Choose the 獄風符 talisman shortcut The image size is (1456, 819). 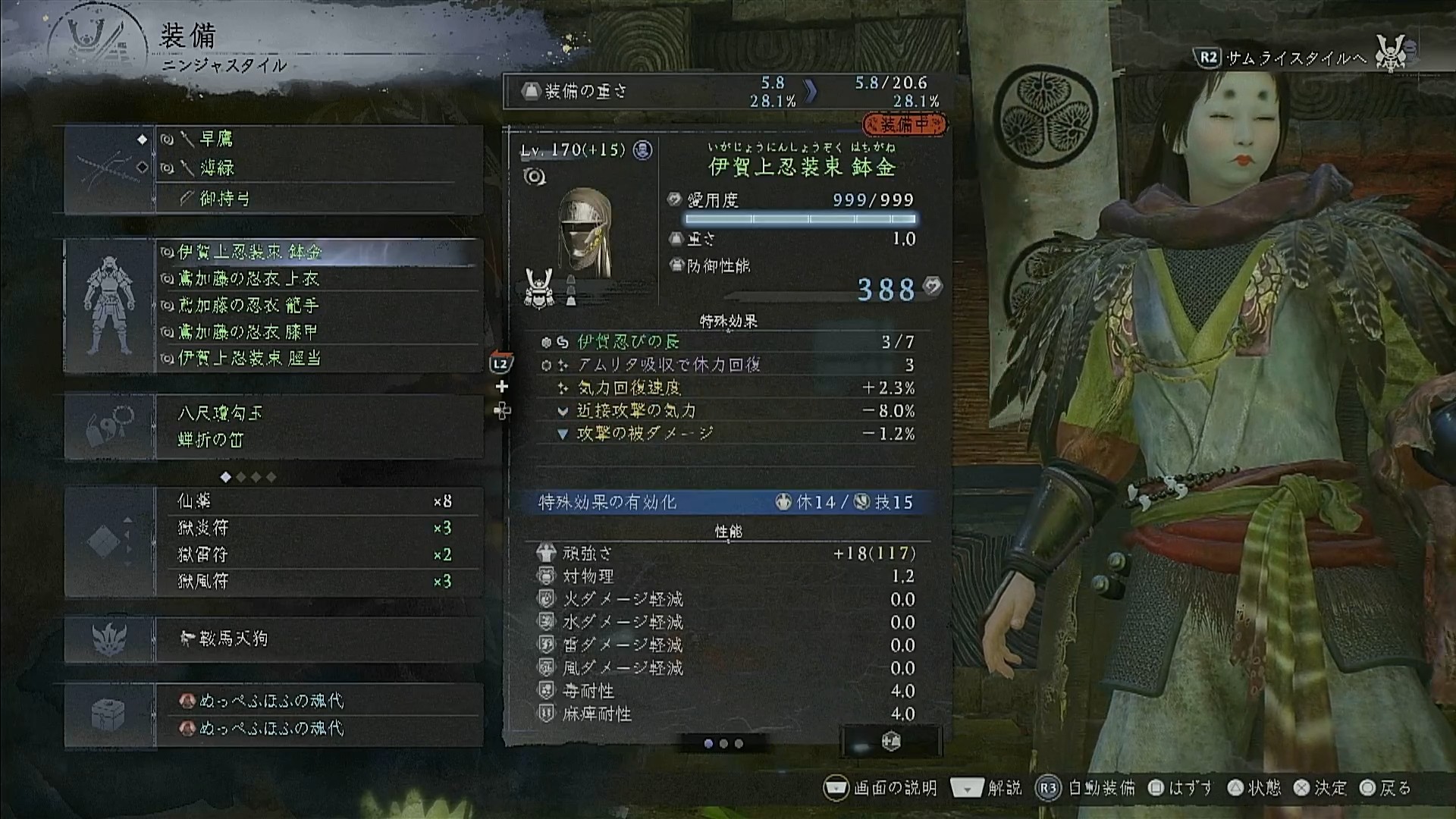coord(318,581)
